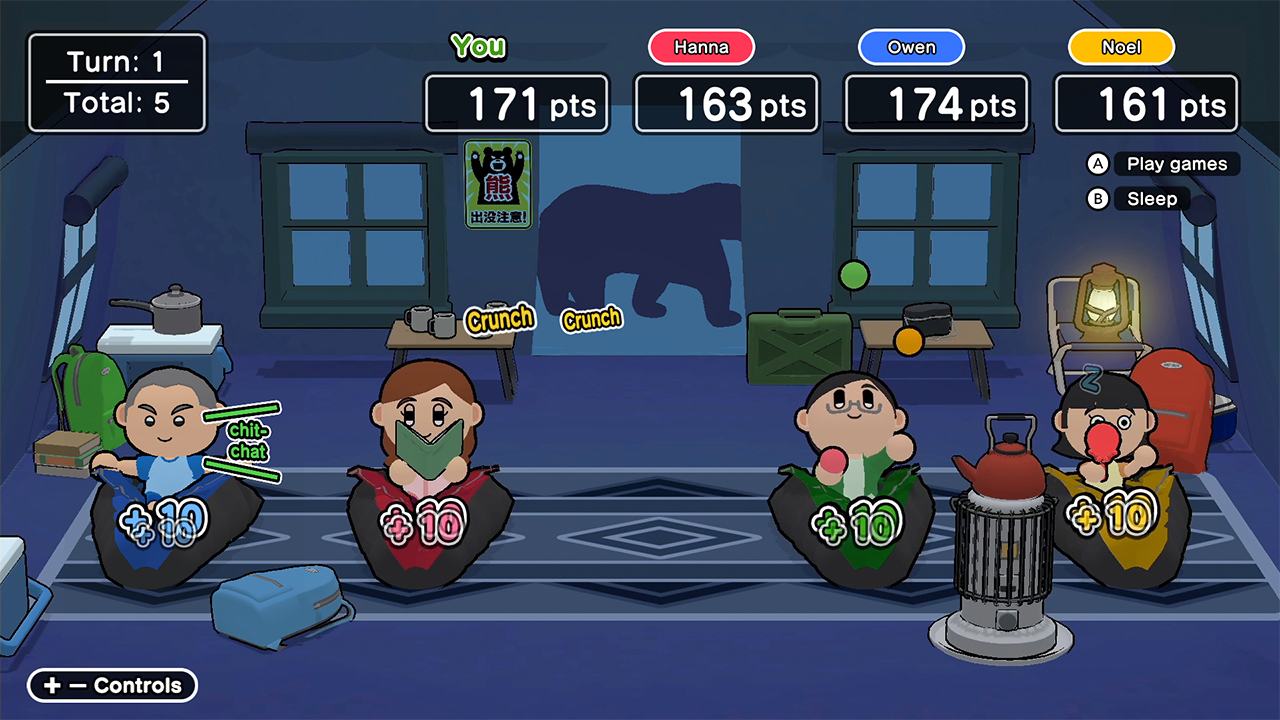Open the Controls panel
Viewport: 1280px width, 720px height.
click(x=111, y=685)
